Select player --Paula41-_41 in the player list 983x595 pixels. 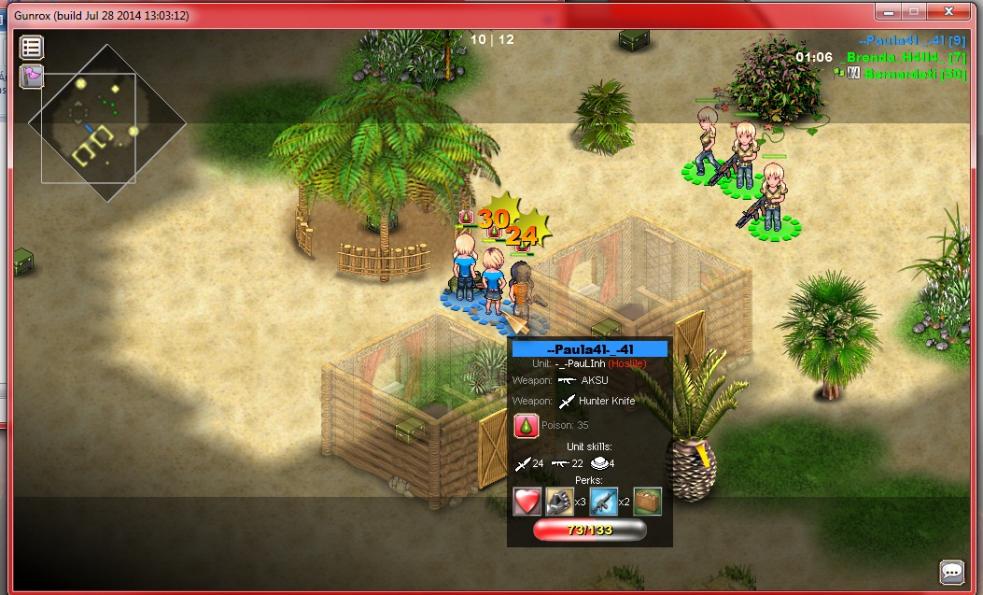911,41
